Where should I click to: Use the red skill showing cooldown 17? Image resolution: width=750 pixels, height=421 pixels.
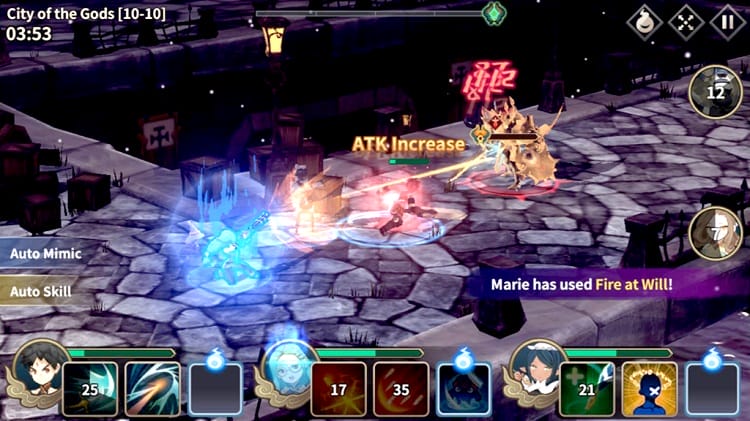click(x=339, y=389)
